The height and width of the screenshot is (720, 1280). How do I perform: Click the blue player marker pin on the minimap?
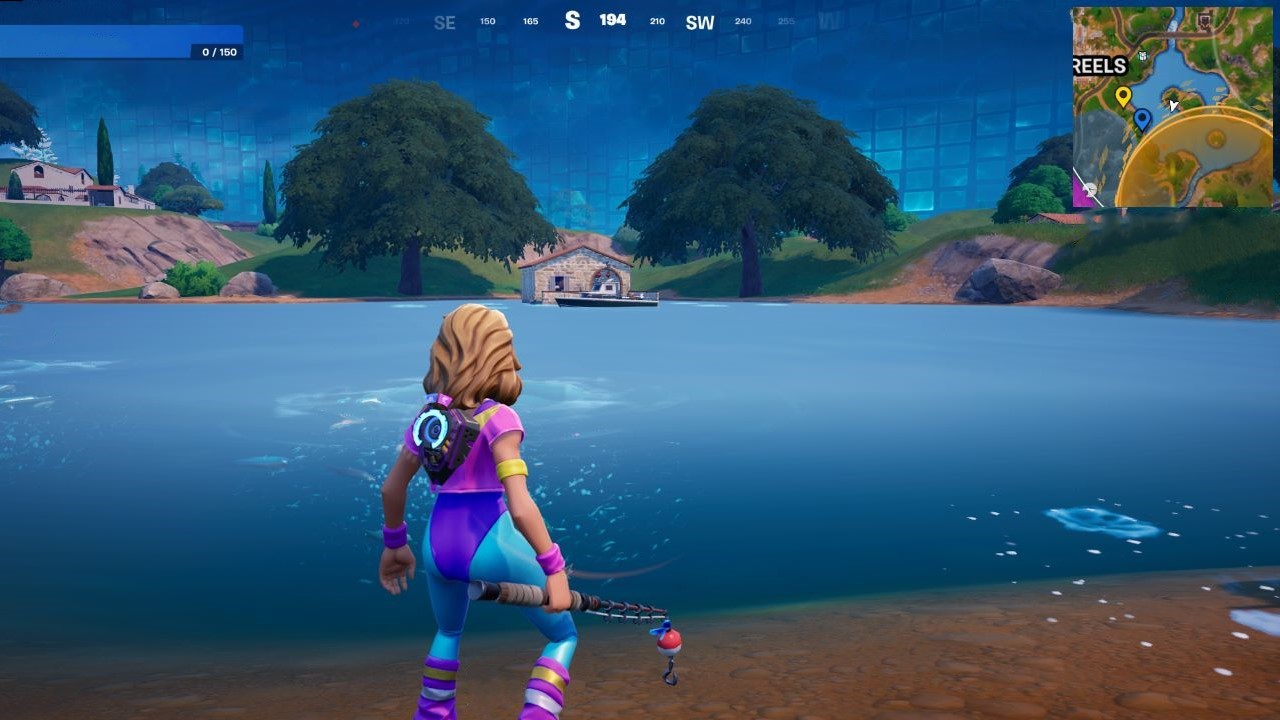[x=1142, y=119]
